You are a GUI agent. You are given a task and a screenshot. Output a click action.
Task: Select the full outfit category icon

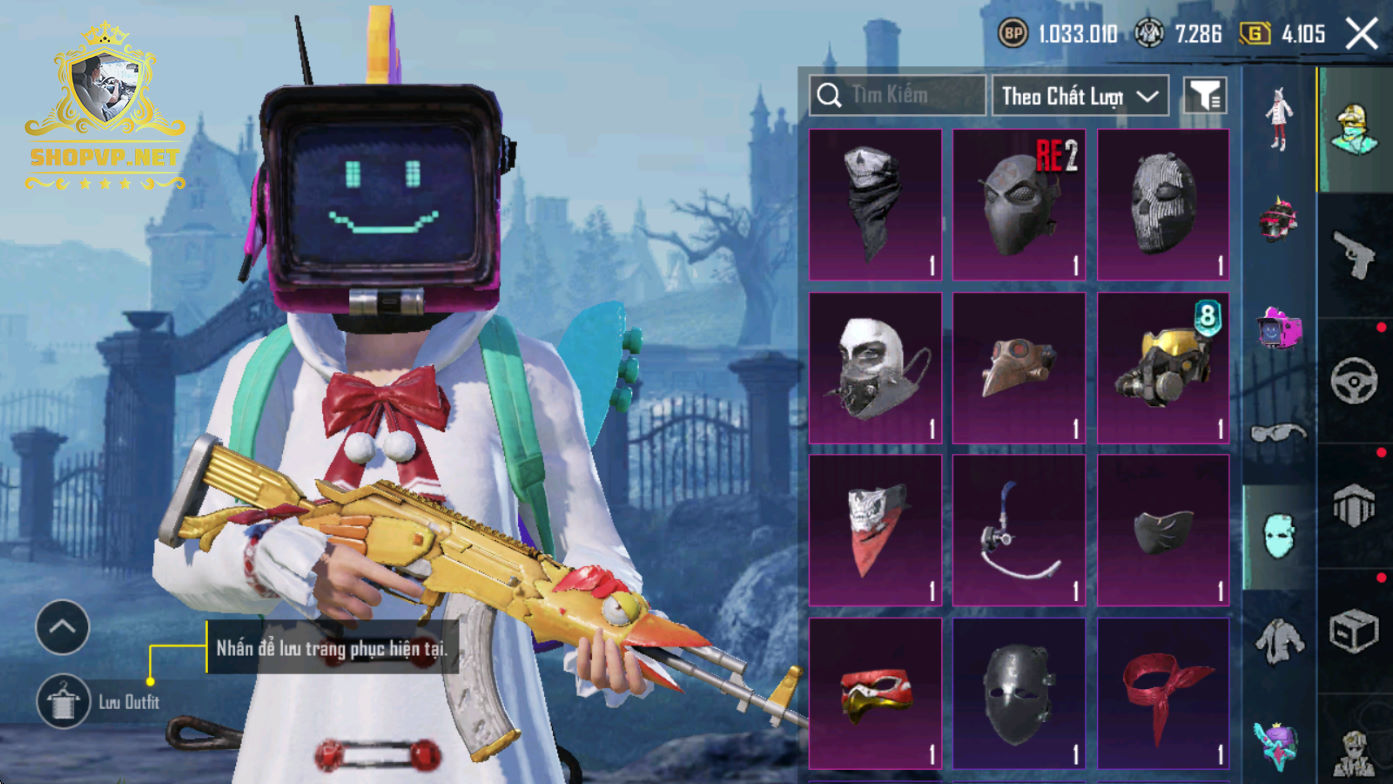click(x=1278, y=120)
